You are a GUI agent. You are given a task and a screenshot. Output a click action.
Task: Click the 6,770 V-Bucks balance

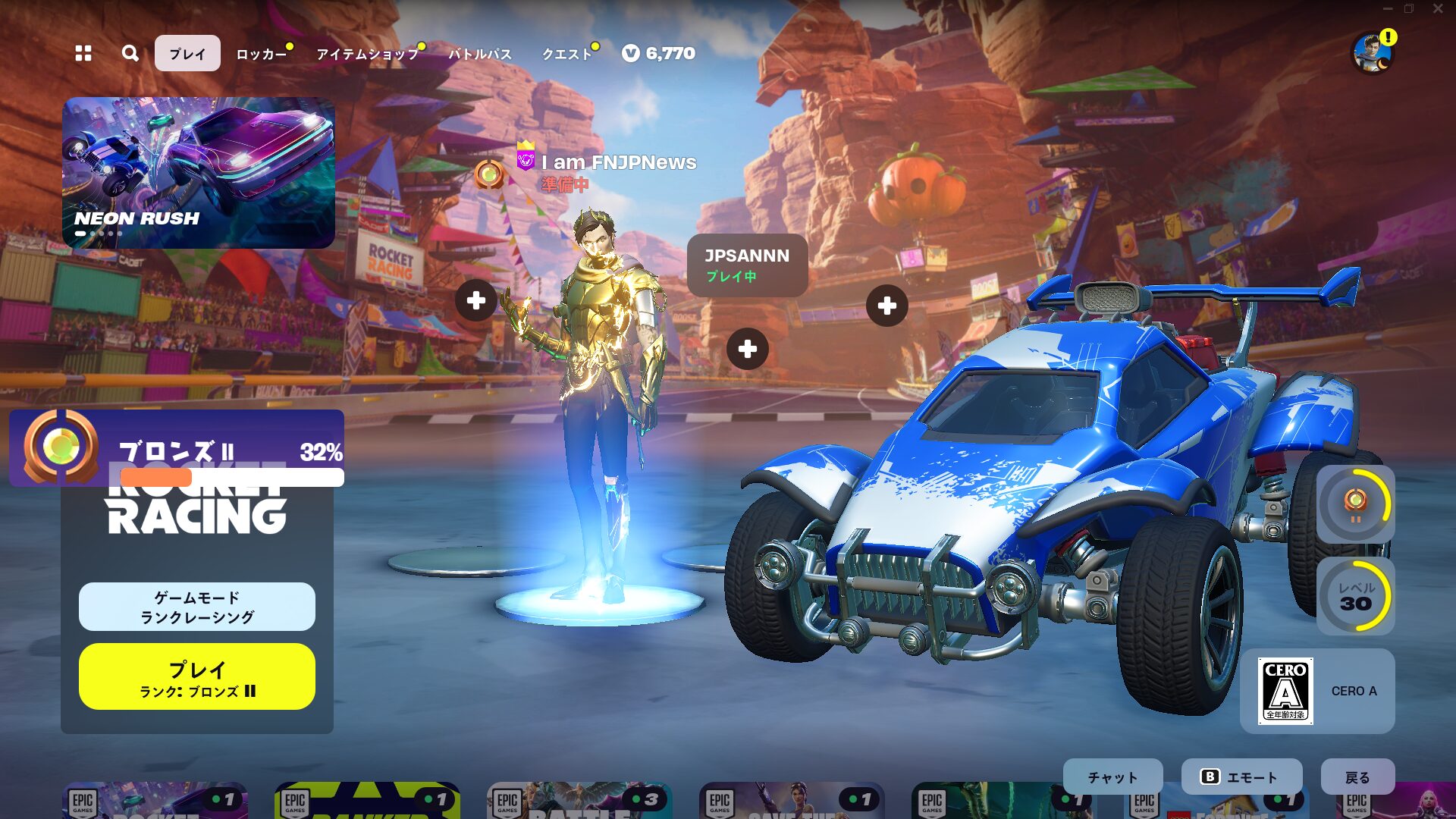[x=659, y=53]
